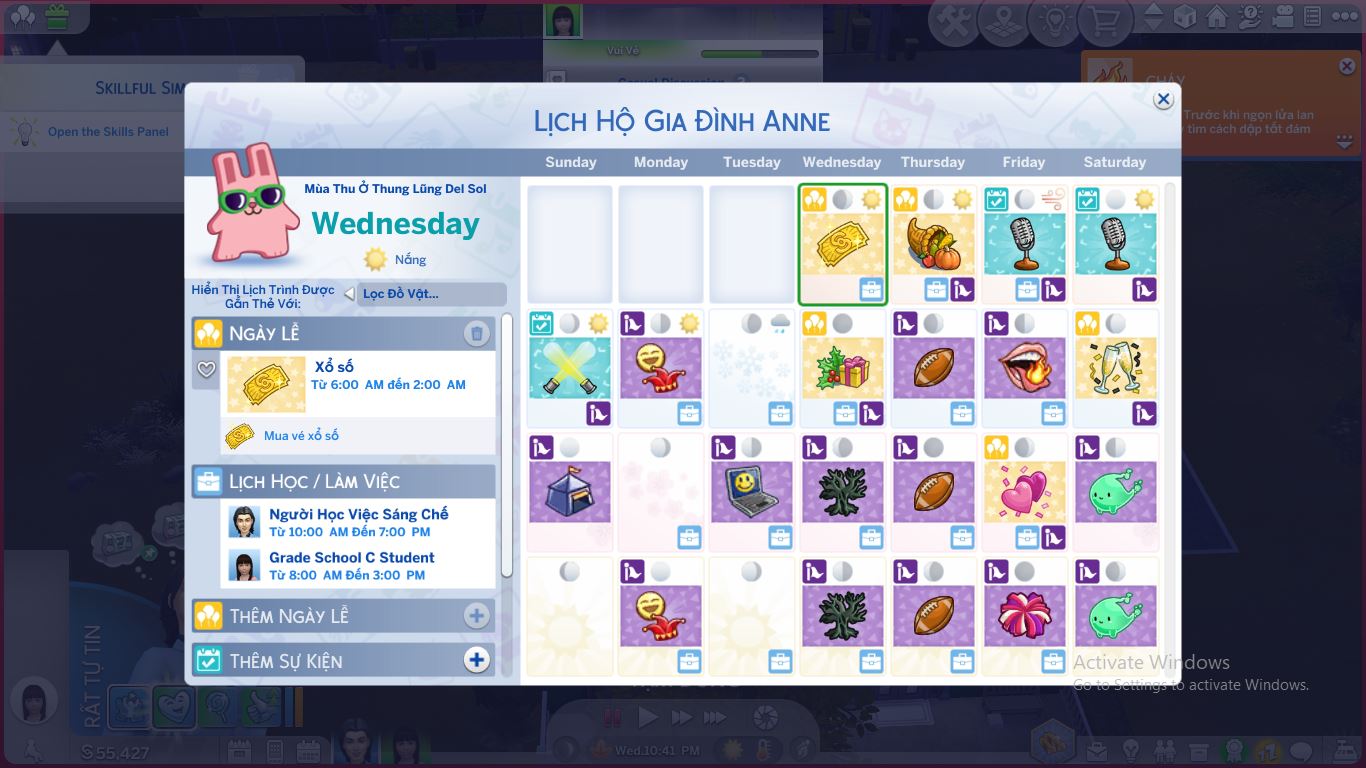Select the Monday column header
Viewport: 1366px width, 768px height.
[x=660, y=162]
